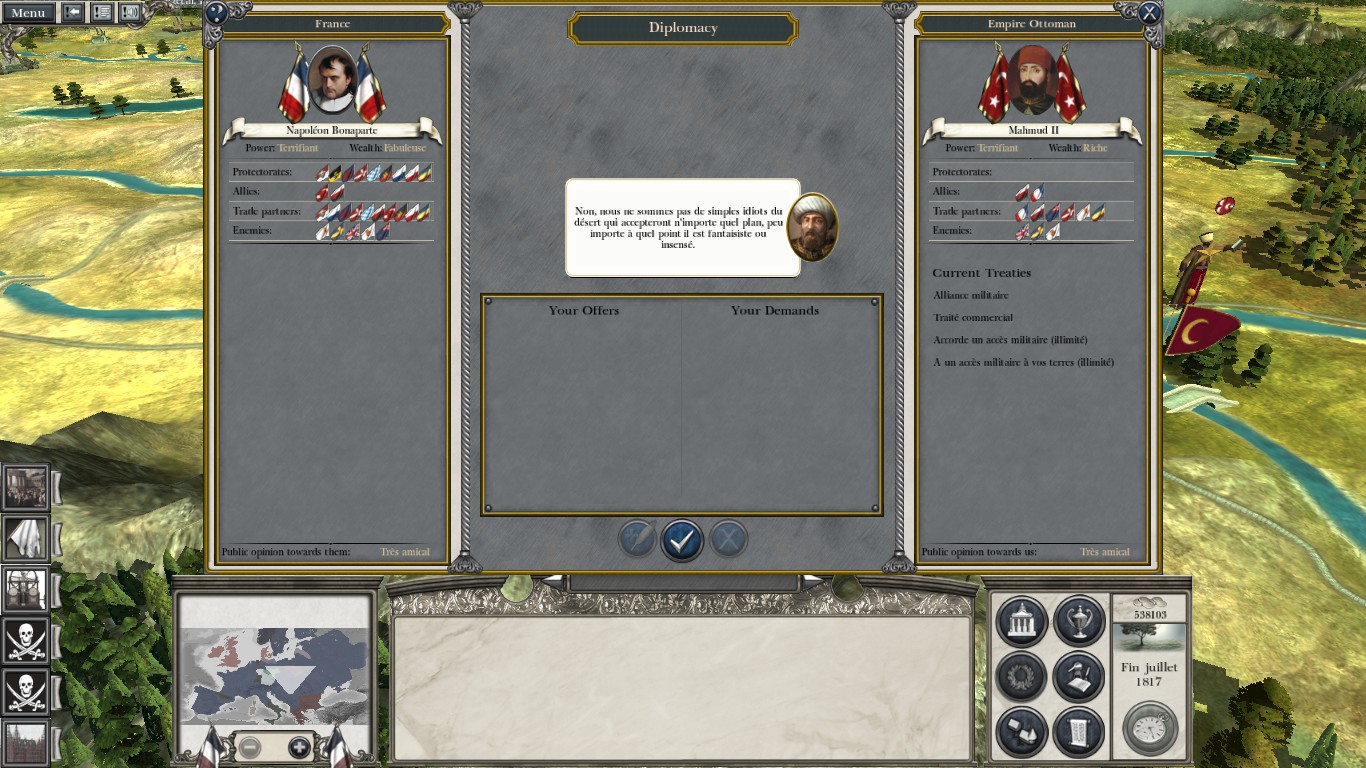The height and width of the screenshot is (768, 1366).
Task: Open the event message list button
Action: pos(102,13)
